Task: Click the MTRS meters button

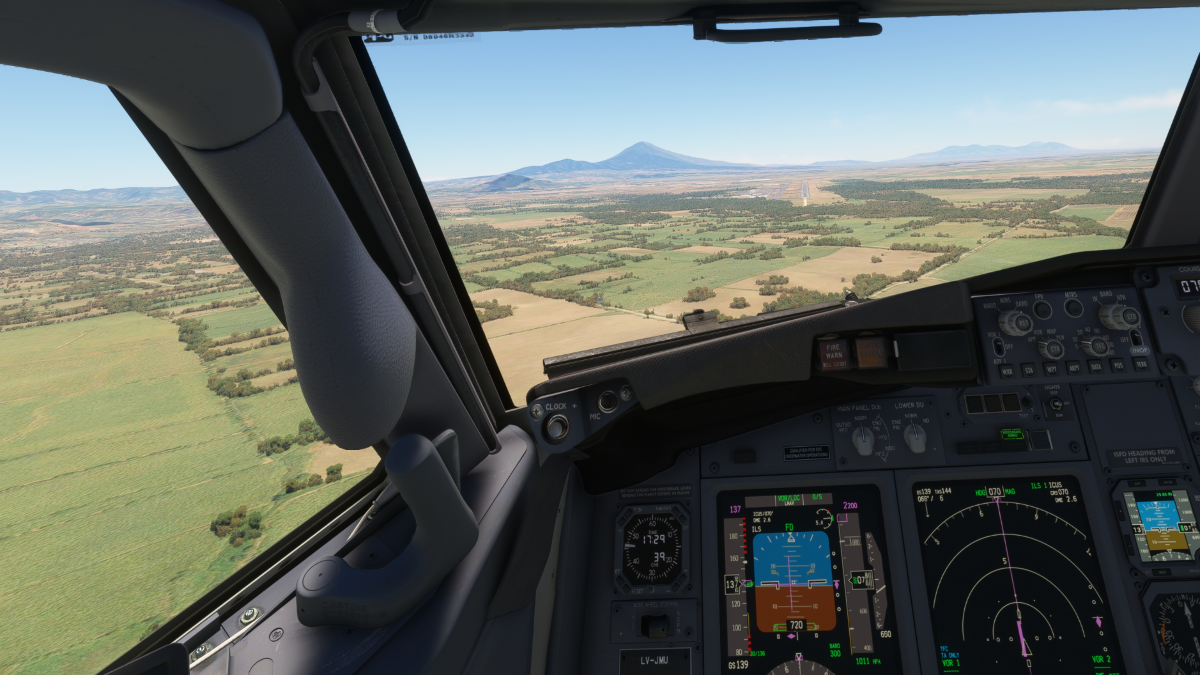Action: pyautogui.click(x=1074, y=308)
